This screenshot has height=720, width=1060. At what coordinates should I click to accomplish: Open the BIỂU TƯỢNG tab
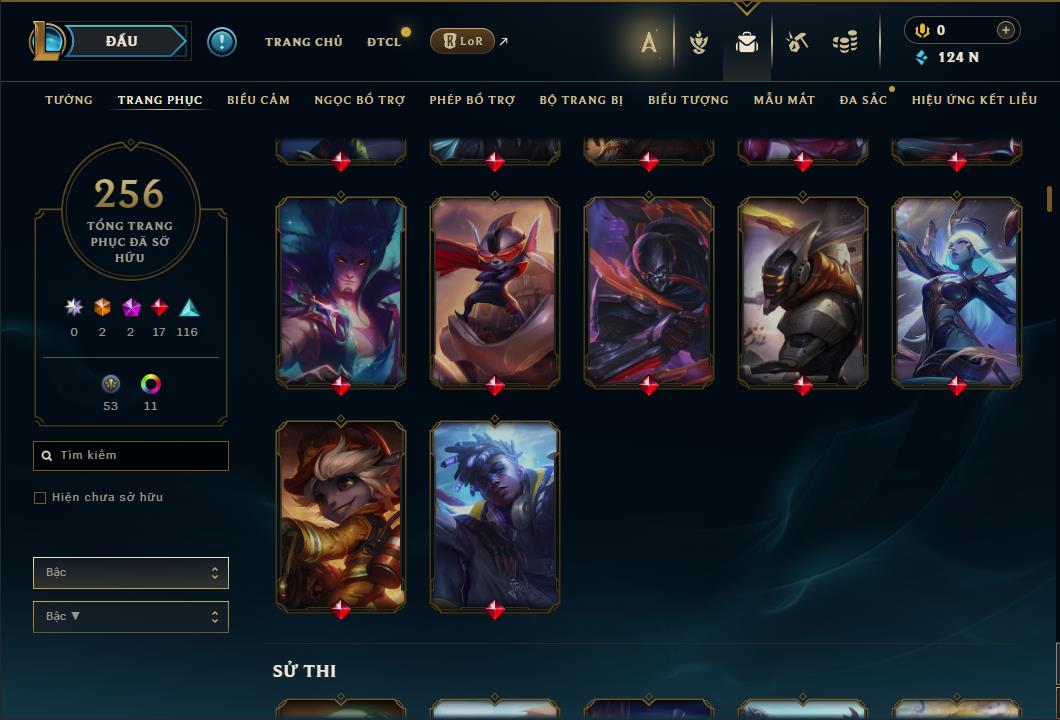tap(688, 100)
